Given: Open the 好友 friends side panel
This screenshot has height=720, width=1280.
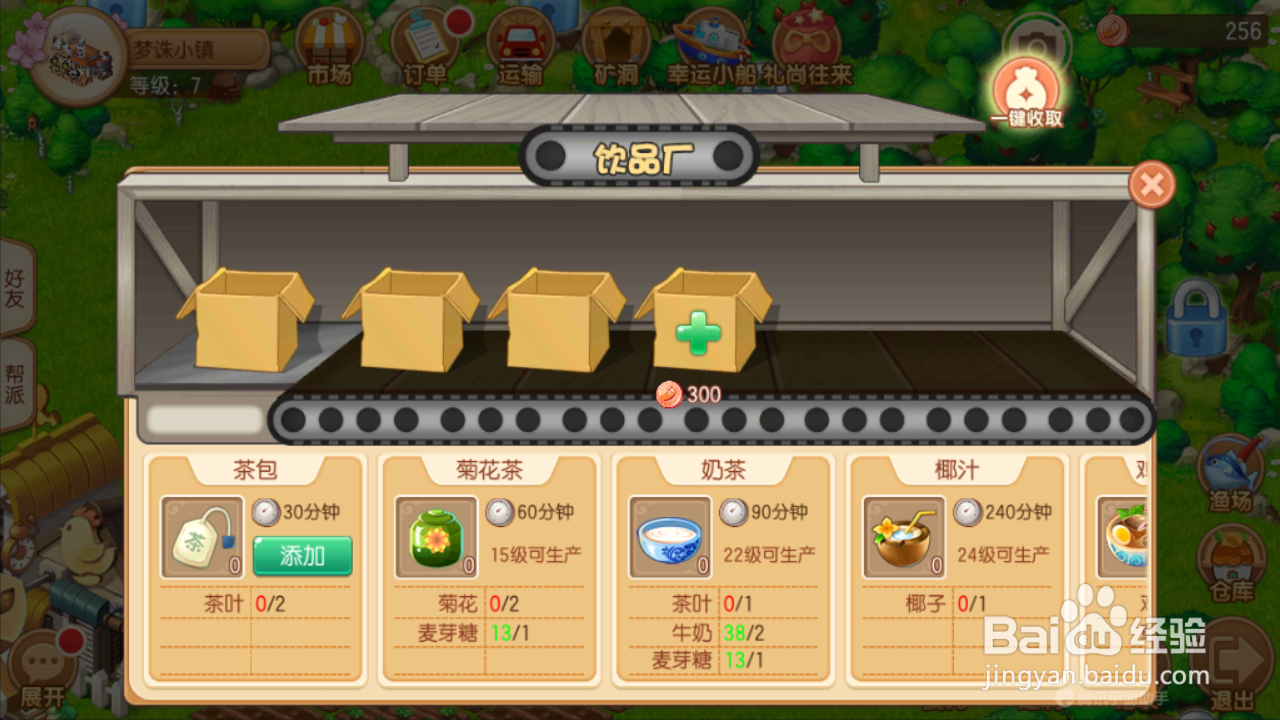Looking at the screenshot, I should click(16, 290).
